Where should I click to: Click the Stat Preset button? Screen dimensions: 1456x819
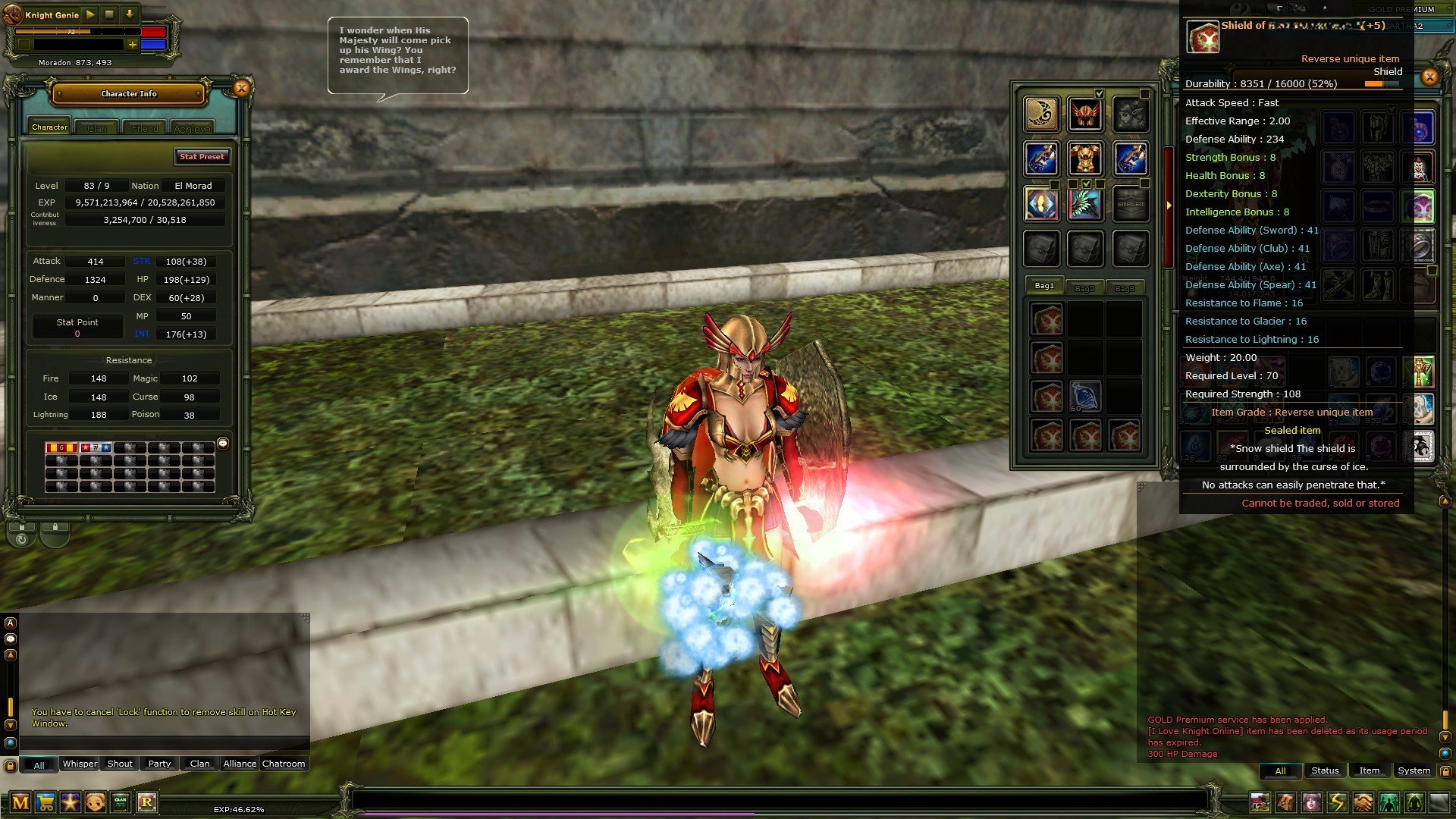click(202, 157)
